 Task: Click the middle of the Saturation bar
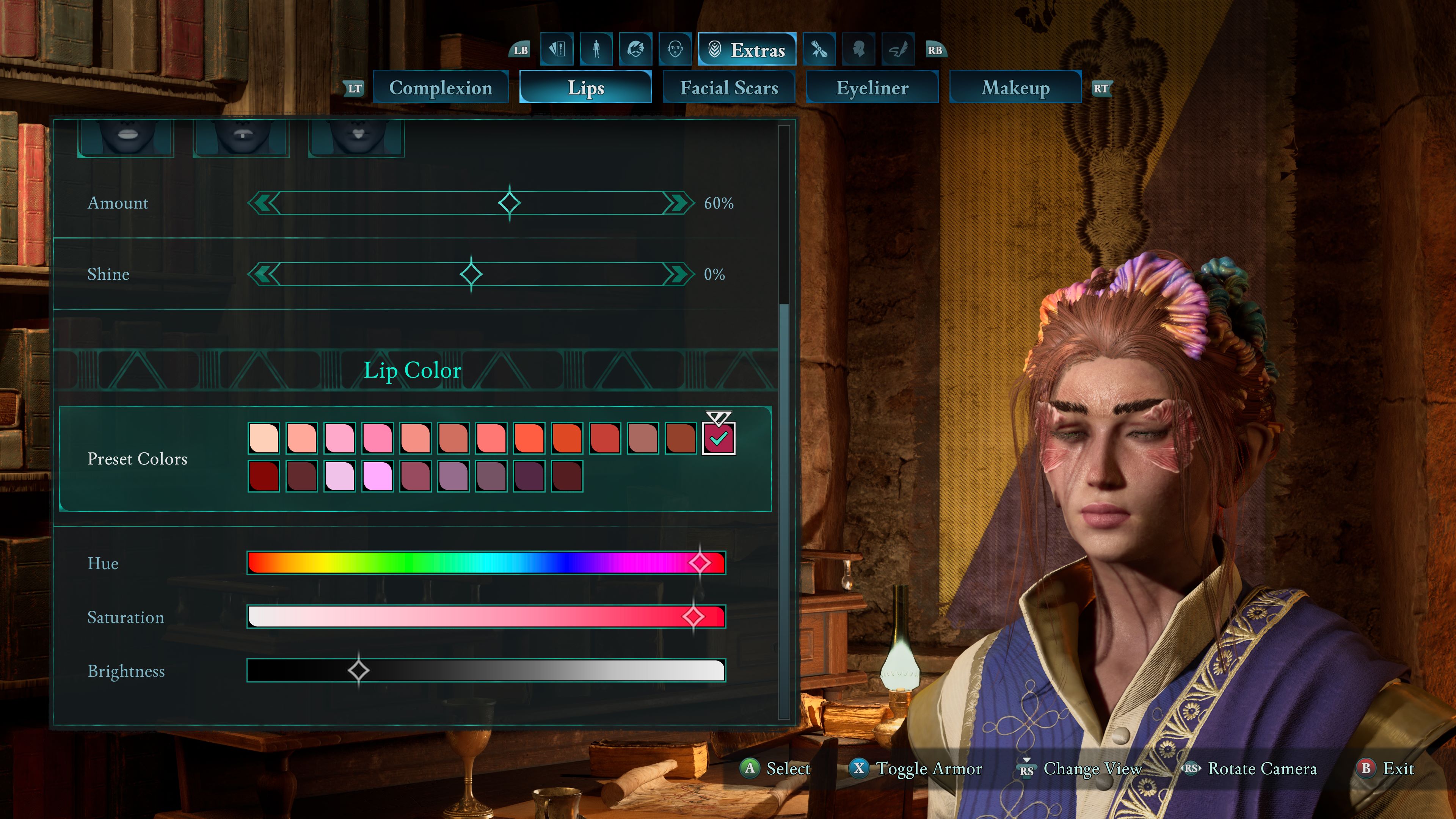(486, 617)
